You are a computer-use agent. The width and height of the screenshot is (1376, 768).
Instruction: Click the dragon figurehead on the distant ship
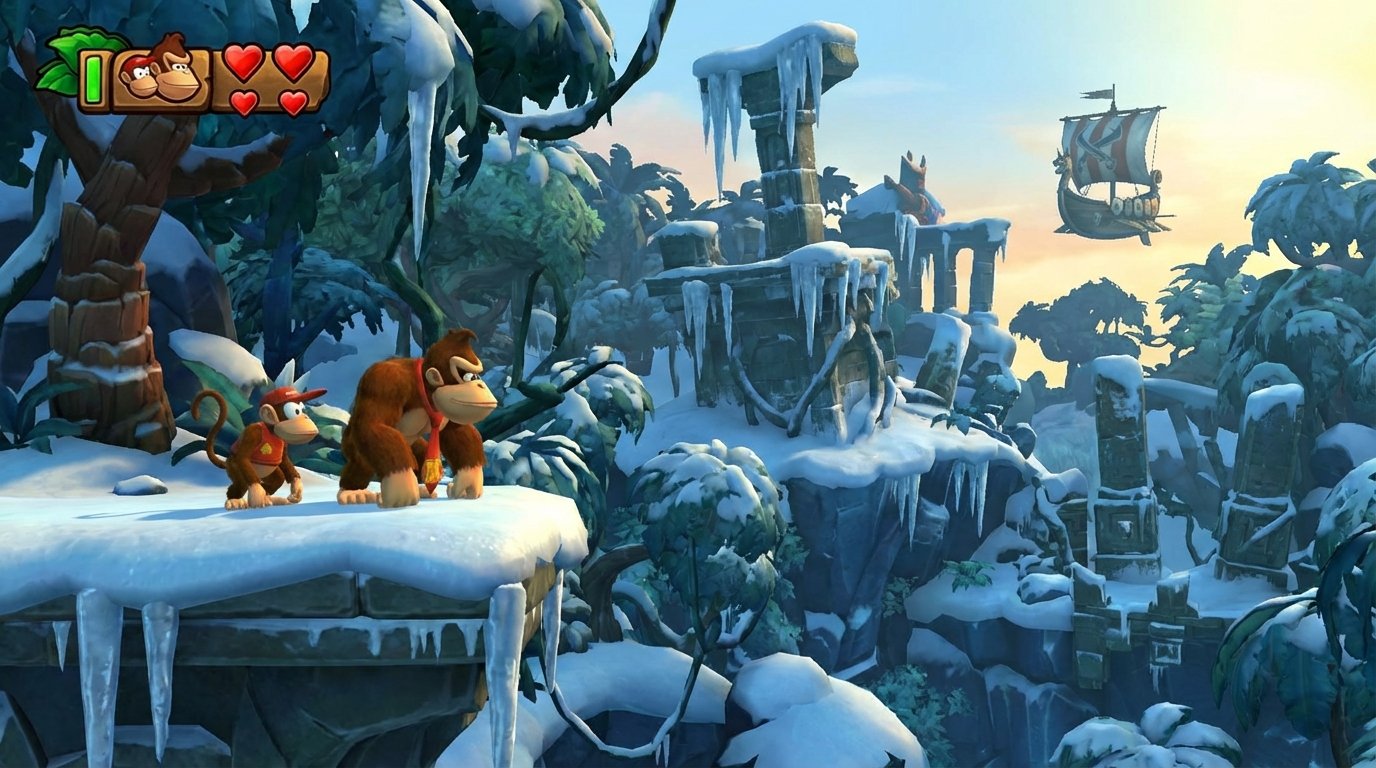coord(1062,162)
